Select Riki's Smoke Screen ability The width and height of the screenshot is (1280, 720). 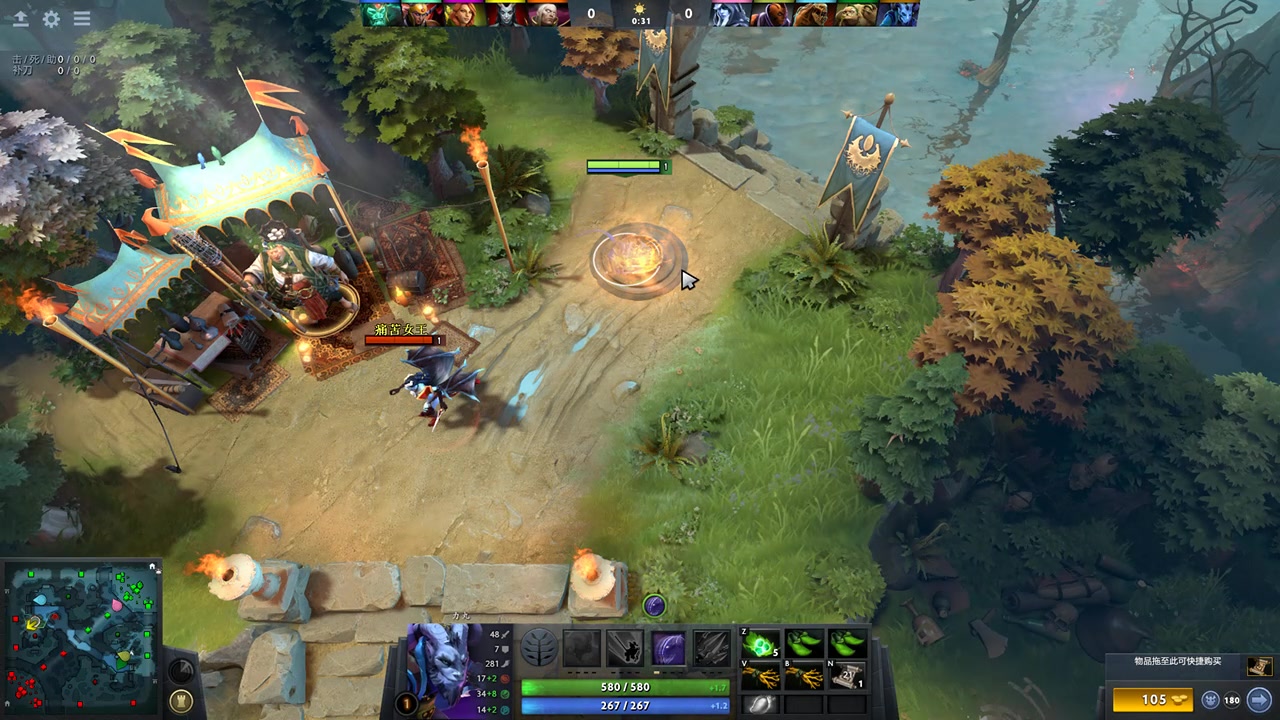coord(582,648)
